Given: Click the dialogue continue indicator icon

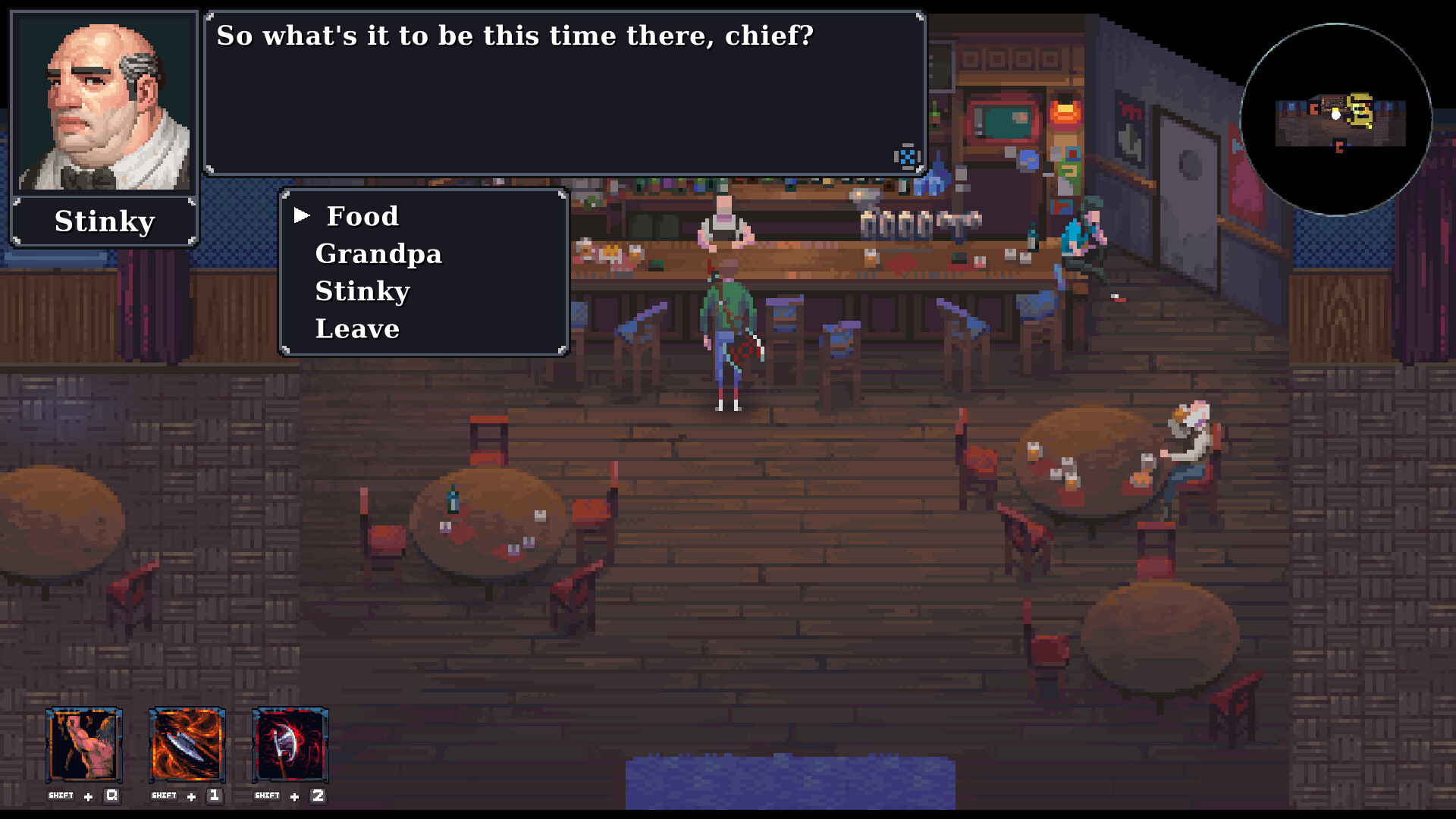Looking at the screenshot, I should pos(907,156).
